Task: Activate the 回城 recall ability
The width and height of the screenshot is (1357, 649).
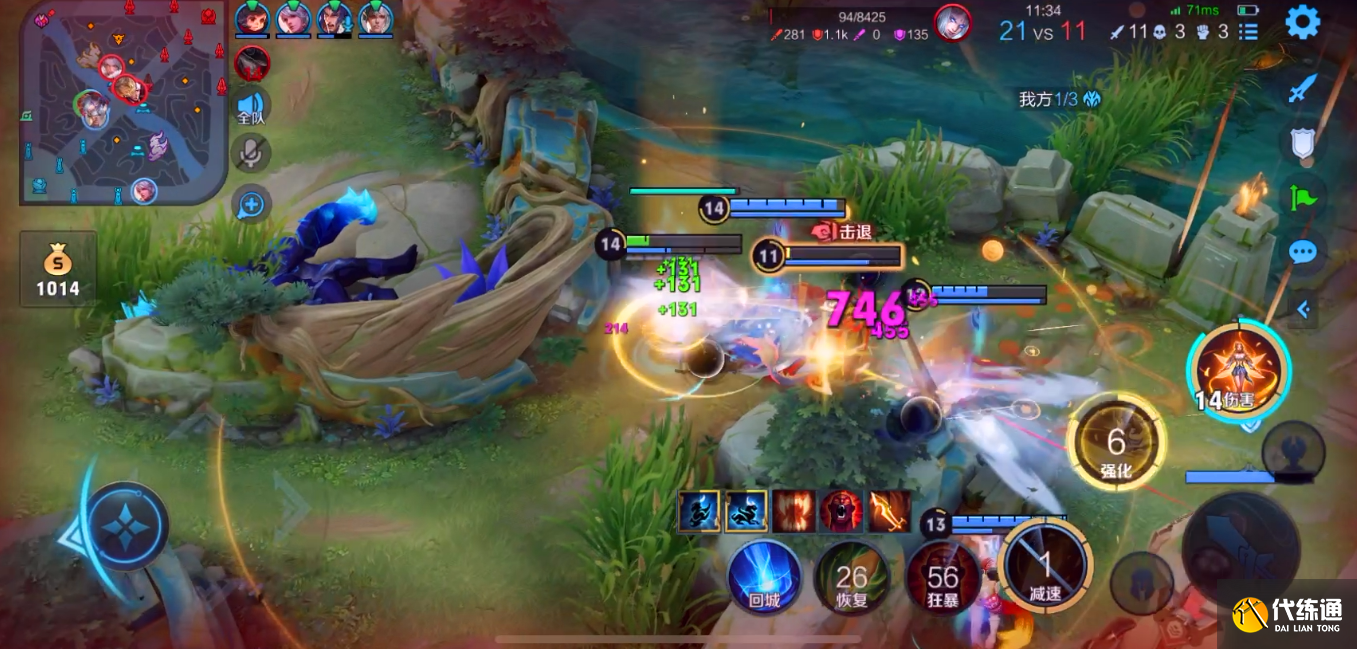Action: [x=765, y=577]
